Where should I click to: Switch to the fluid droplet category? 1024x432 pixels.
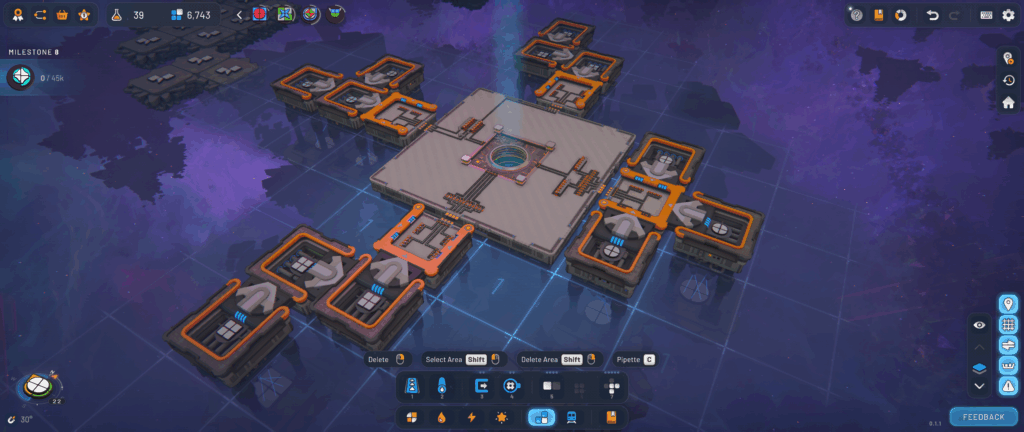[441, 417]
